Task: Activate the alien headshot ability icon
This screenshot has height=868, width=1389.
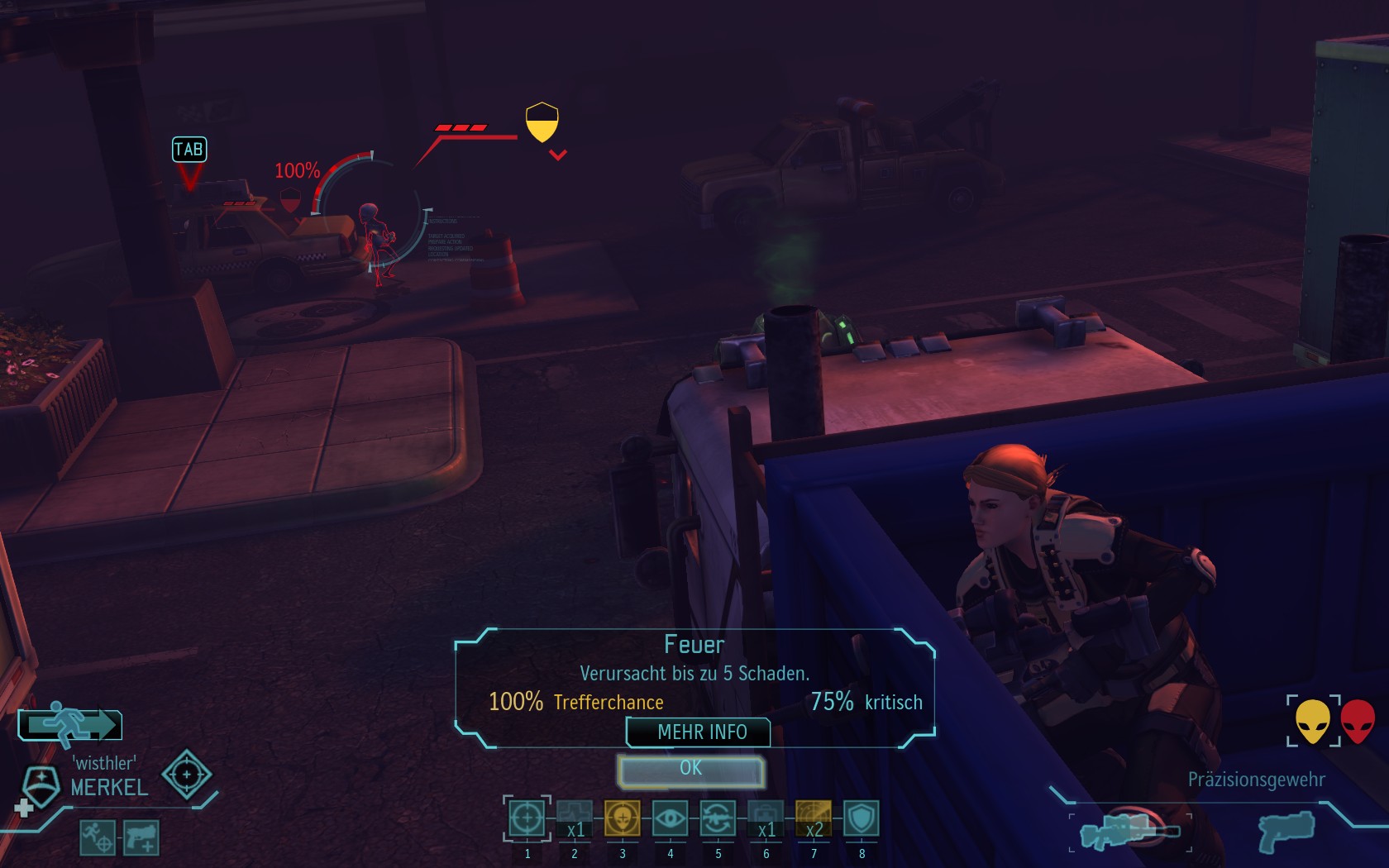Action: point(622,818)
